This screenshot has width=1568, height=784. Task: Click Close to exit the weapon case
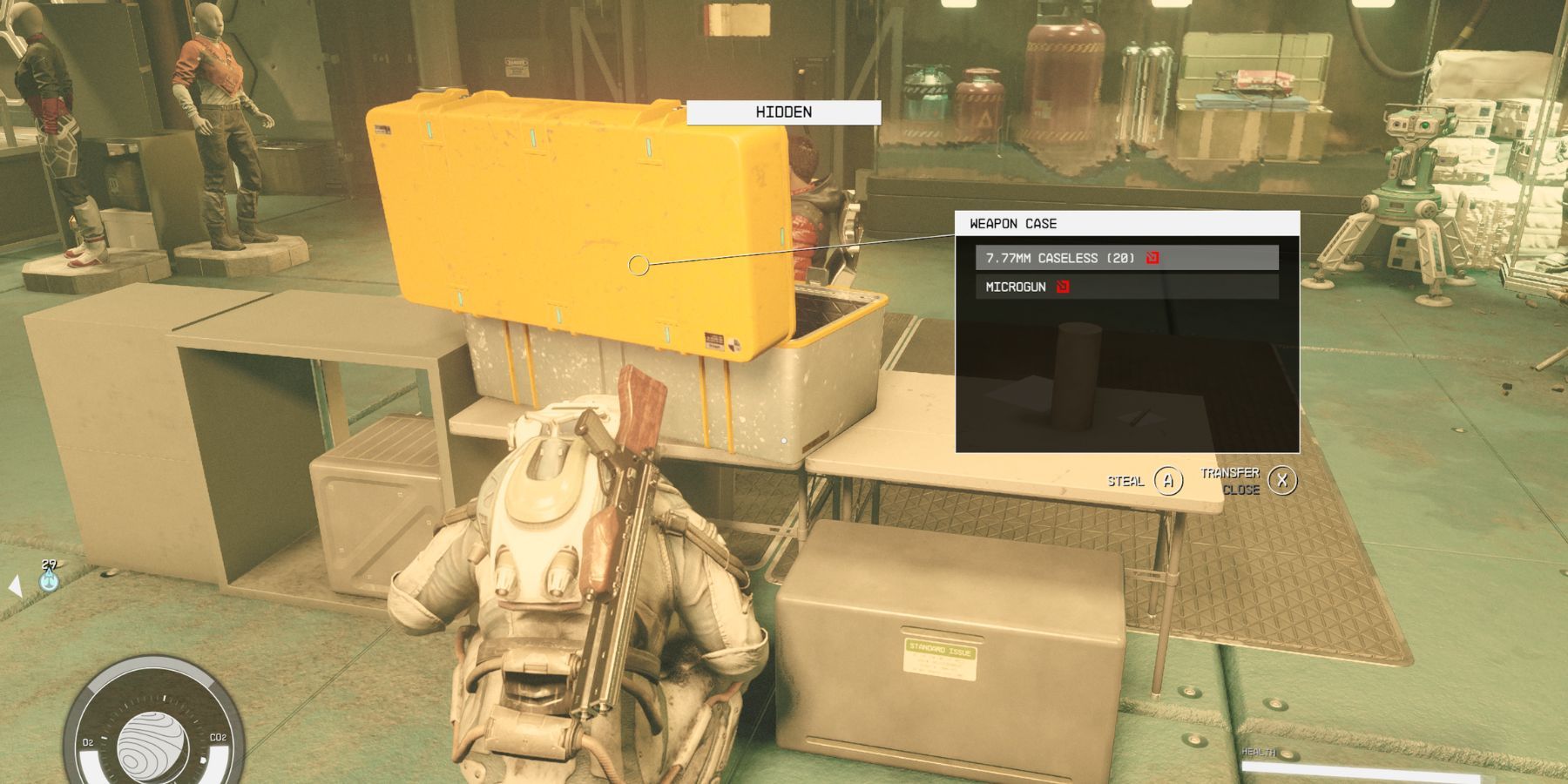click(x=1243, y=490)
